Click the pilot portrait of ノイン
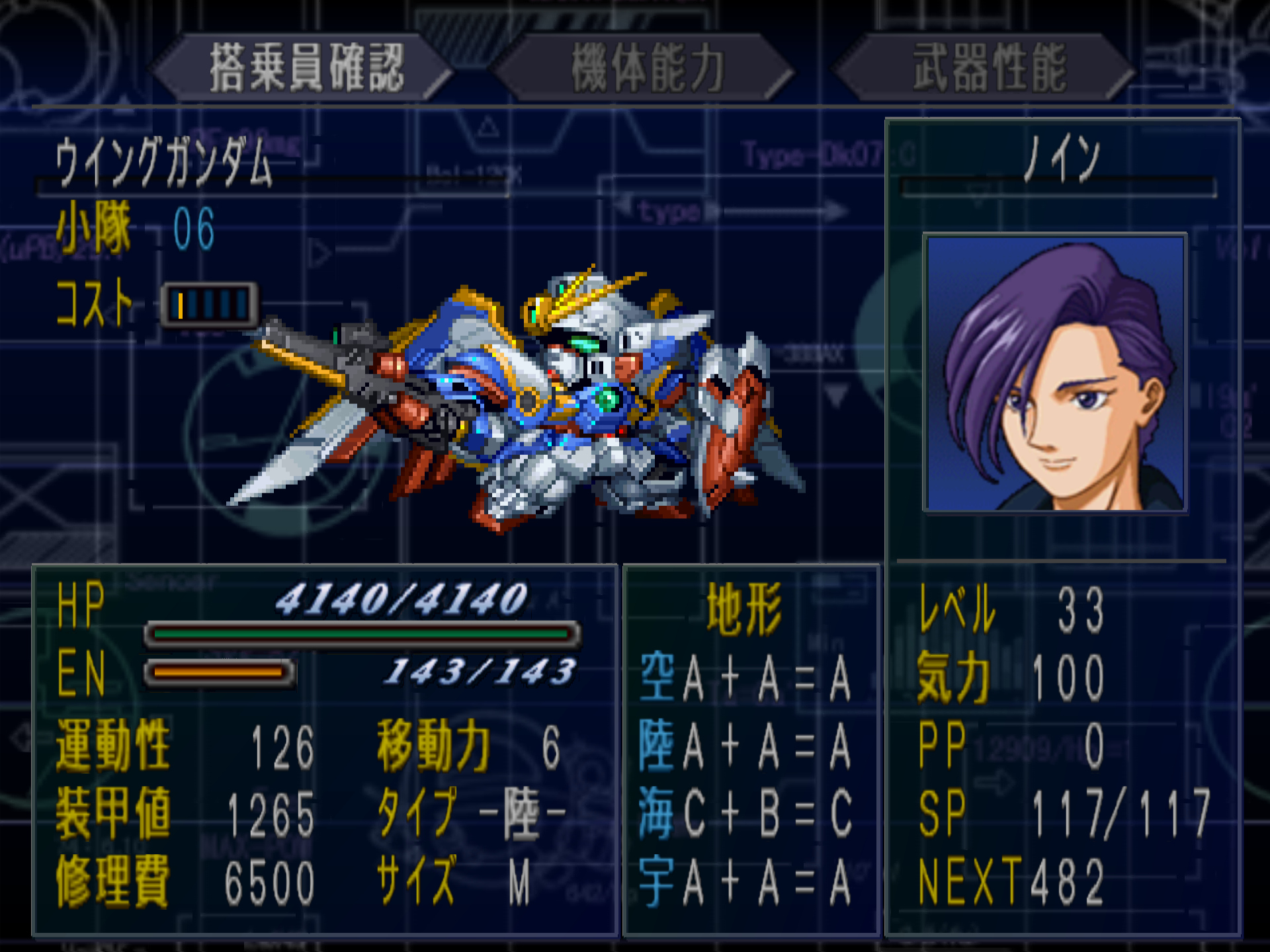The width and height of the screenshot is (1270, 952). (x=1055, y=373)
